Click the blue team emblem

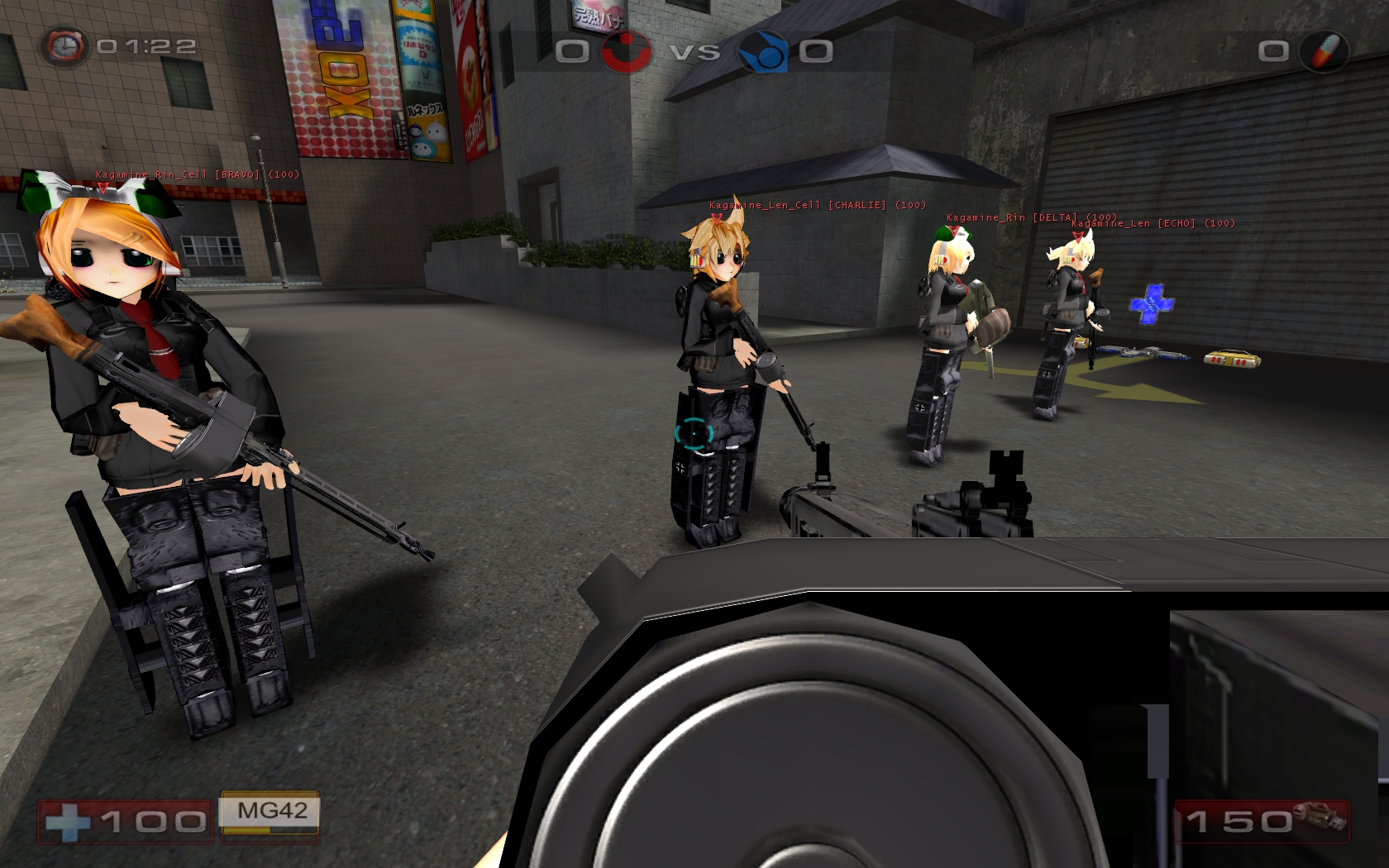(761, 51)
